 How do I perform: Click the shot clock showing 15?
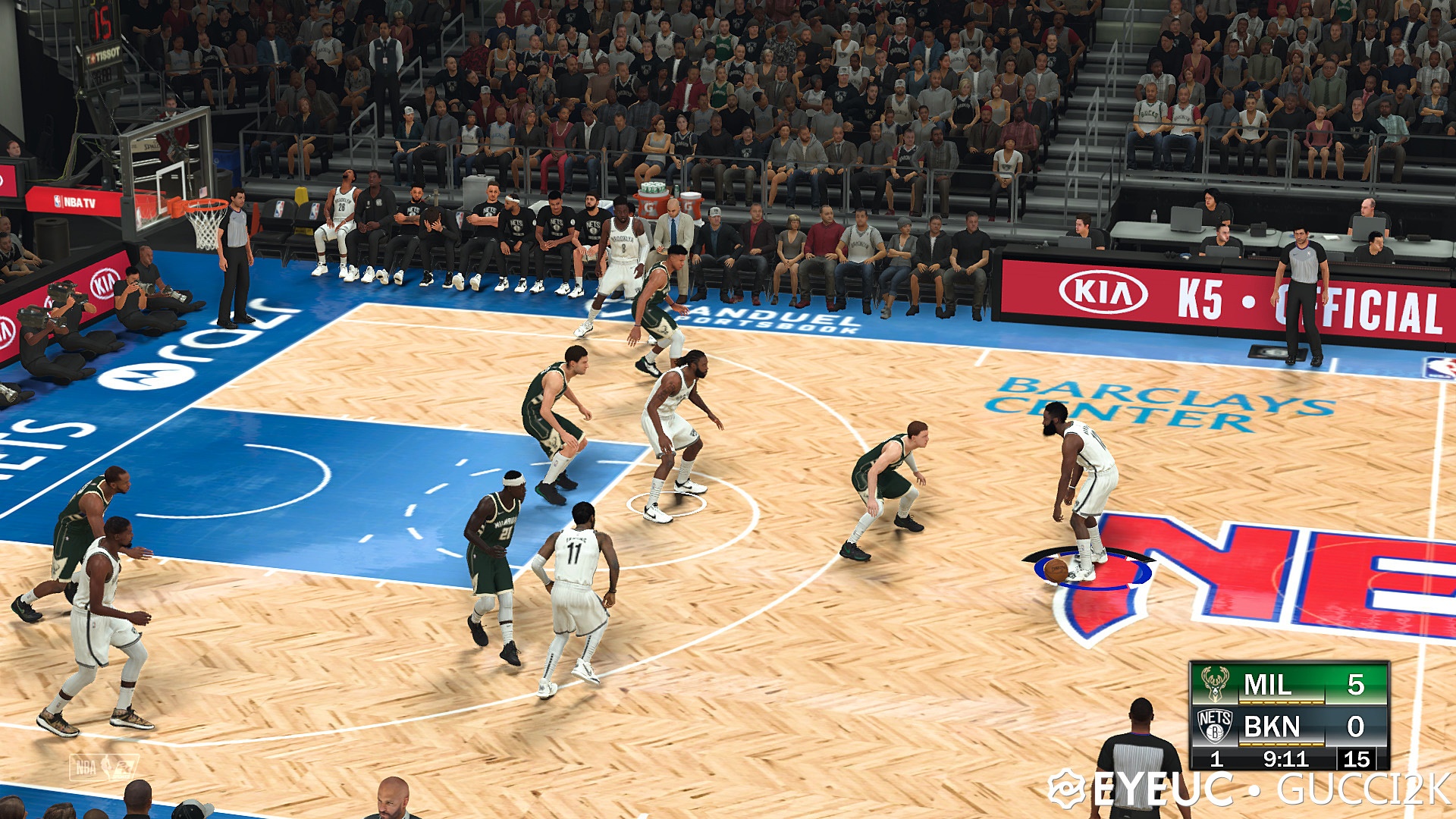pos(1357,758)
